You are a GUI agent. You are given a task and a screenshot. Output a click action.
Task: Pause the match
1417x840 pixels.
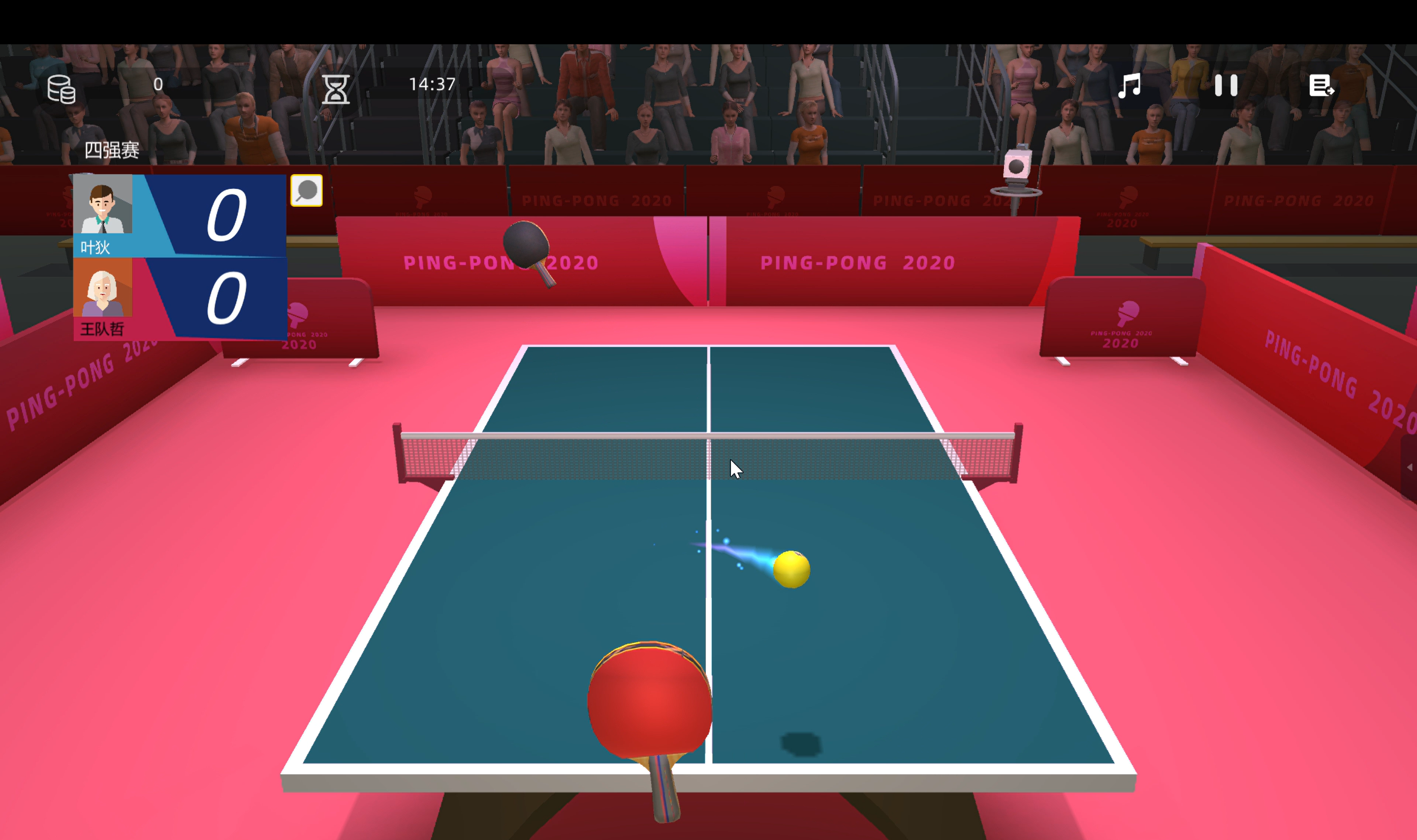pos(1226,86)
